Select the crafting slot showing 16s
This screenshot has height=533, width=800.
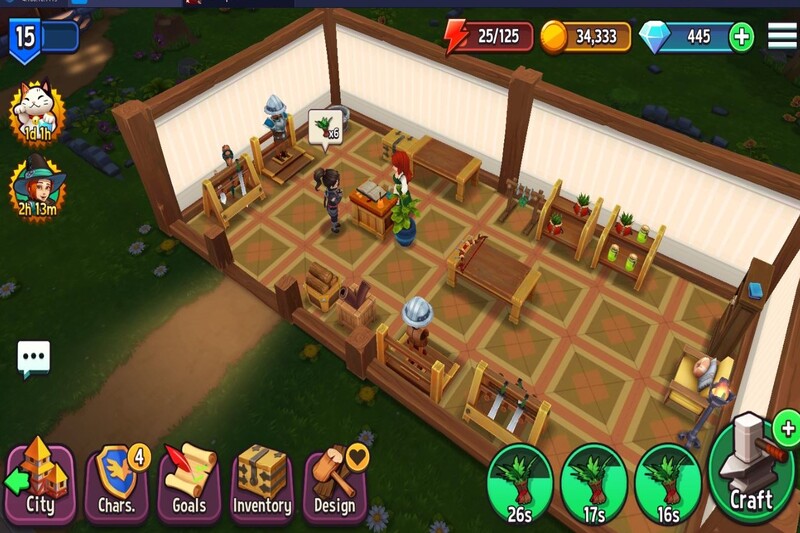(x=668, y=485)
